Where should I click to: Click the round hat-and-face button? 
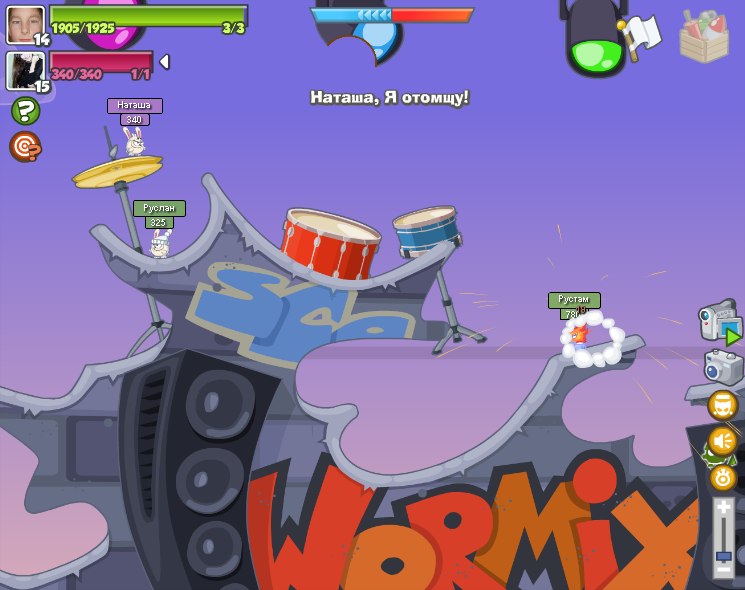722,405
